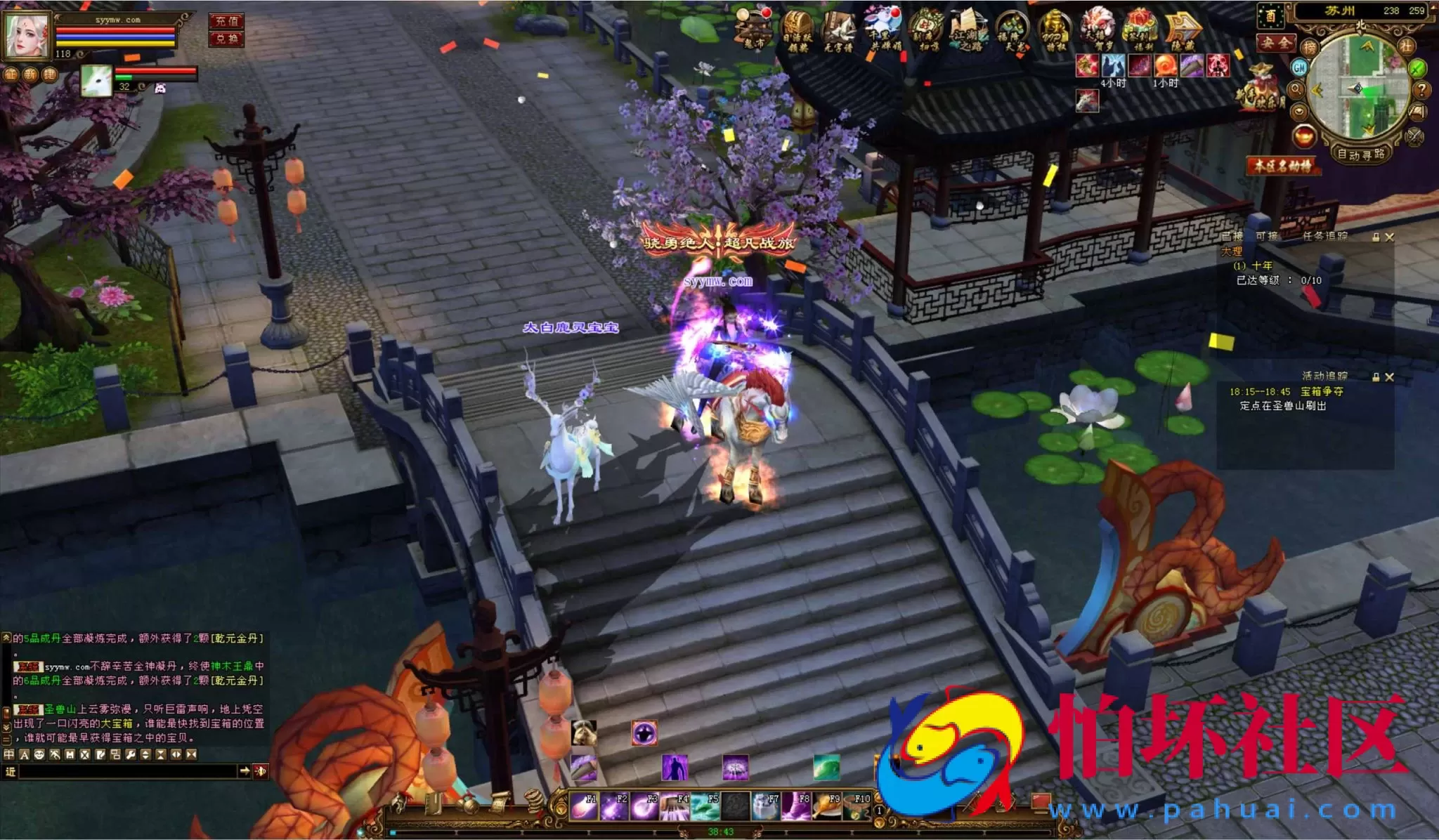This screenshot has width=1439, height=840.
Task: Close the 任务追踪 quest tracker panel
Action: pyautogui.click(x=1389, y=237)
